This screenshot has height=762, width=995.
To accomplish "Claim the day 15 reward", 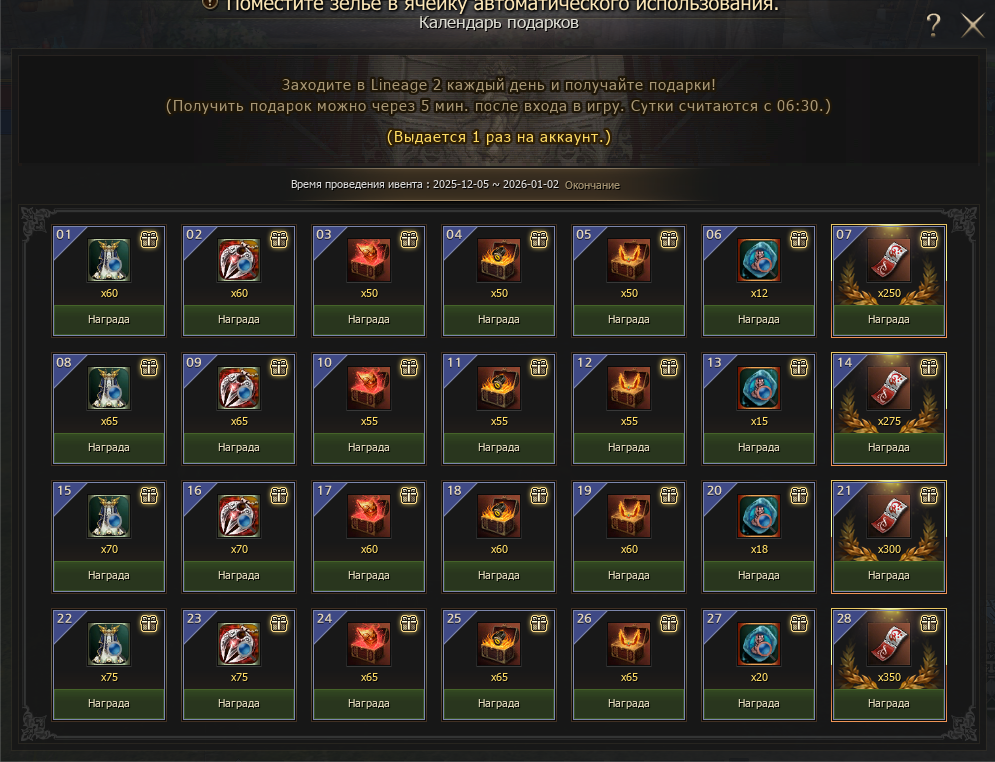I will click(109, 576).
